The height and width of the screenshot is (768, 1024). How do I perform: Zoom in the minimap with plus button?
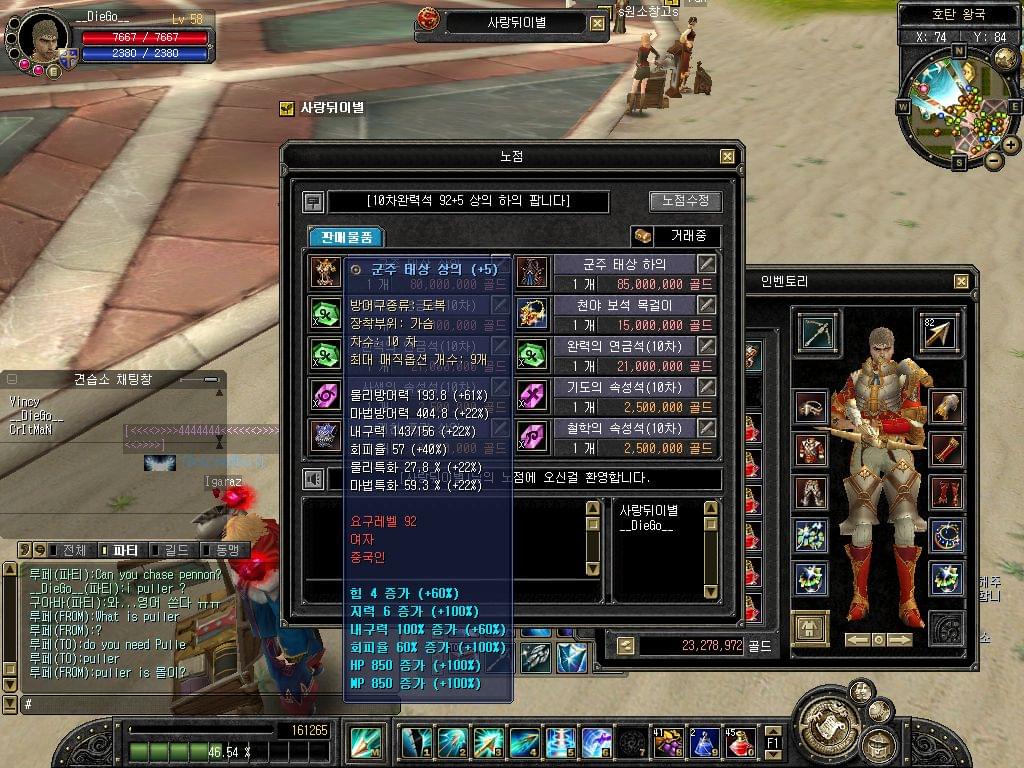(x=1011, y=145)
